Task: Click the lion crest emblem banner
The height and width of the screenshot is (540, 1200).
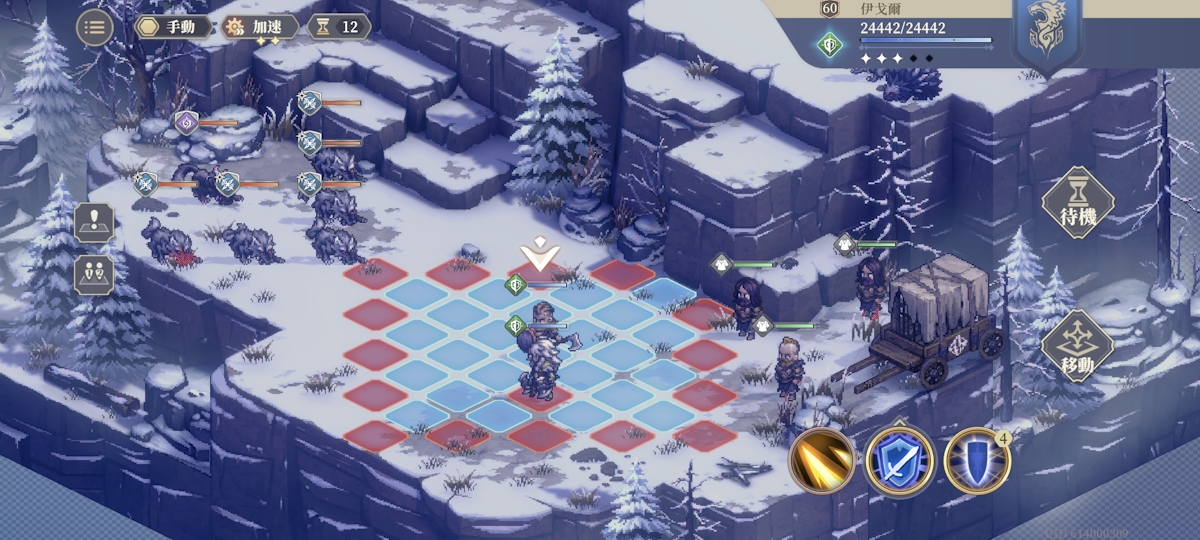Action: coord(1046,33)
